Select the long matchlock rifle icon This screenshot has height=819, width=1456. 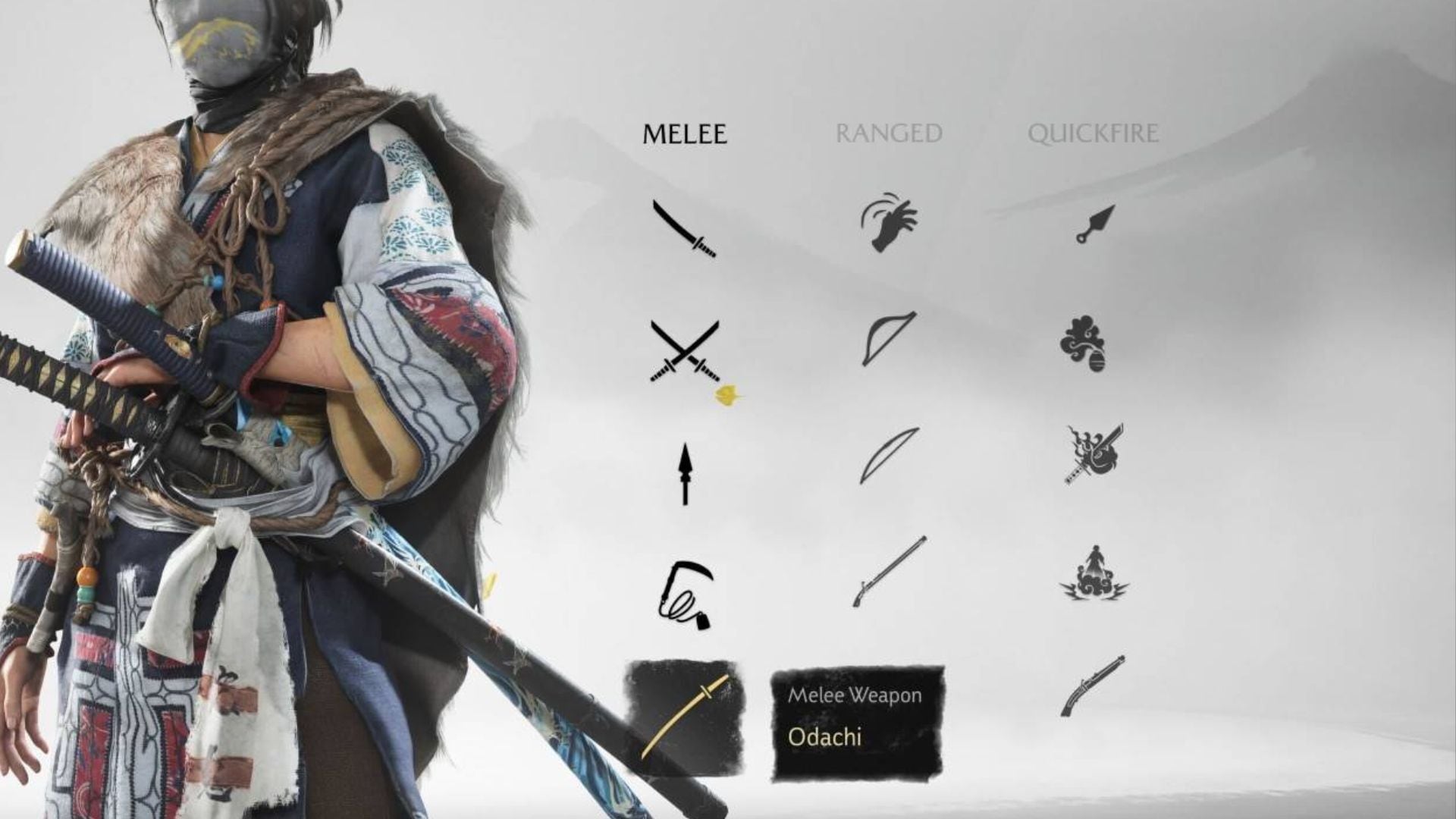[x=889, y=572]
